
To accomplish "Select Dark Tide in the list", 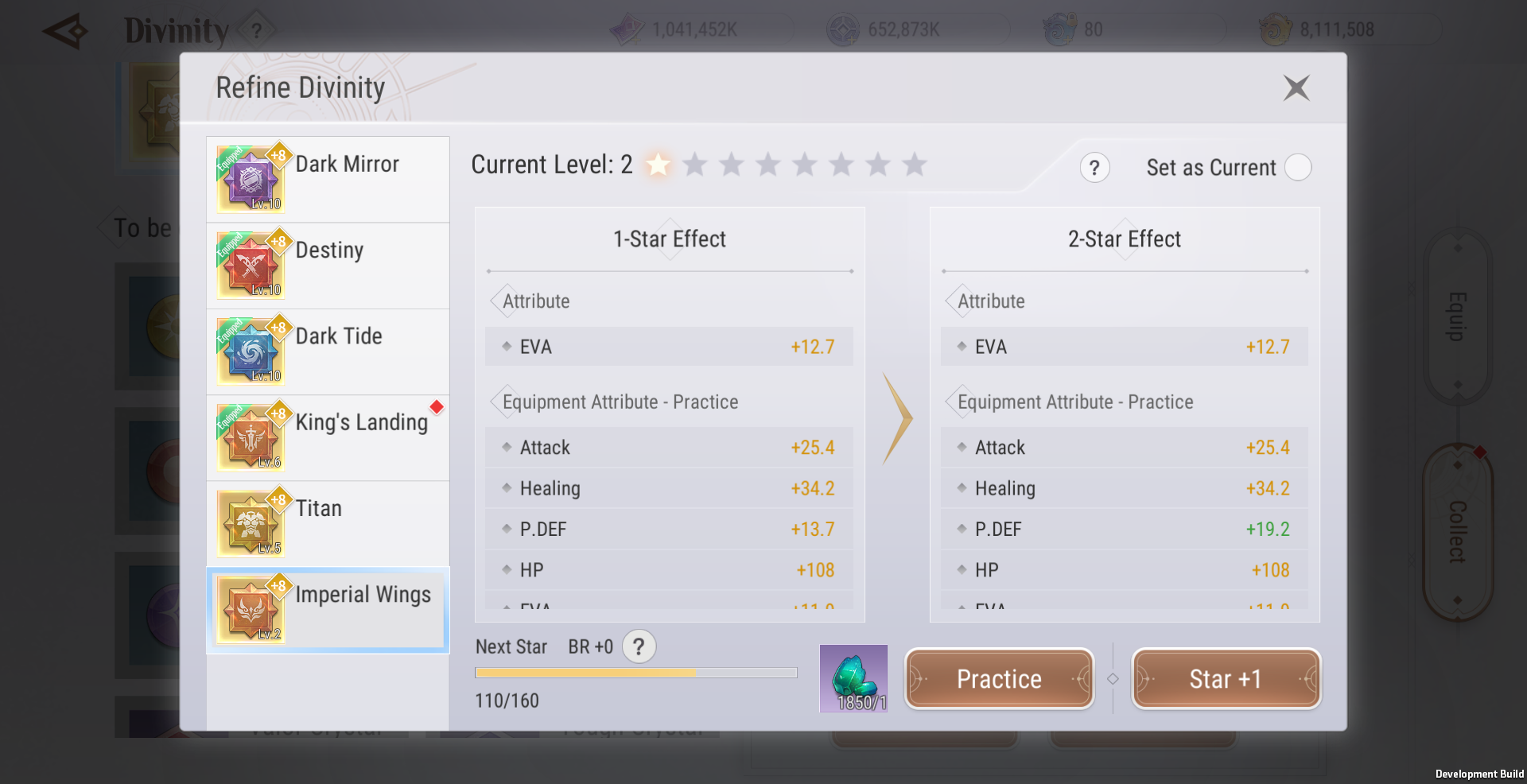I will click(x=328, y=351).
